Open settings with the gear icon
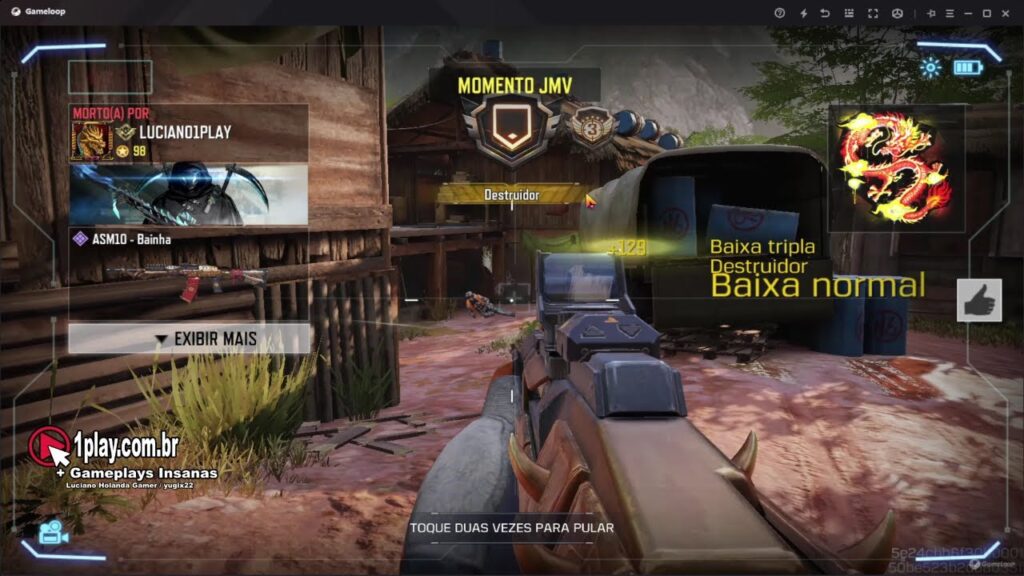The image size is (1024, 576). click(x=931, y=67)
